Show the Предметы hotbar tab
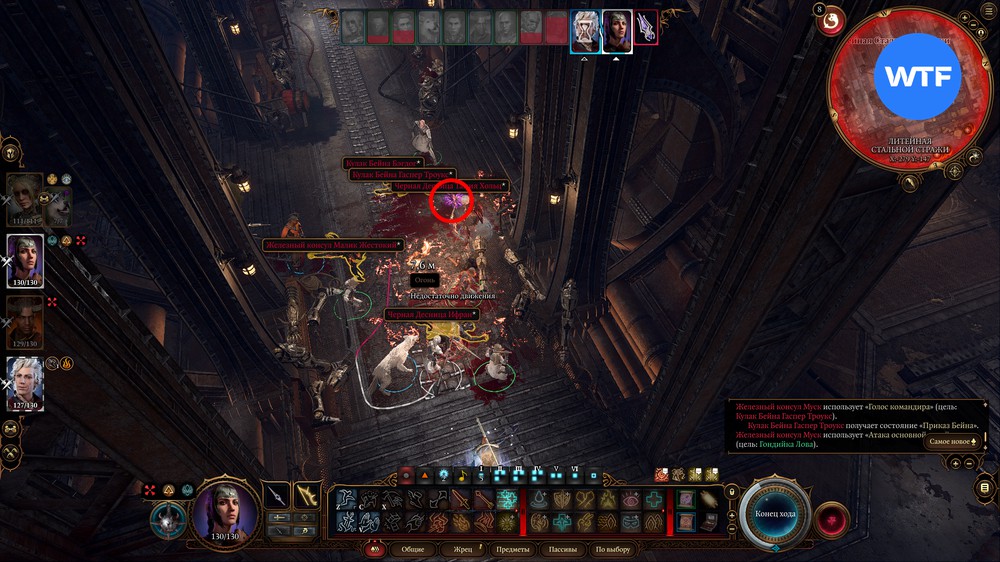This screenshot has height=562, width=1000. coord(512,549)
